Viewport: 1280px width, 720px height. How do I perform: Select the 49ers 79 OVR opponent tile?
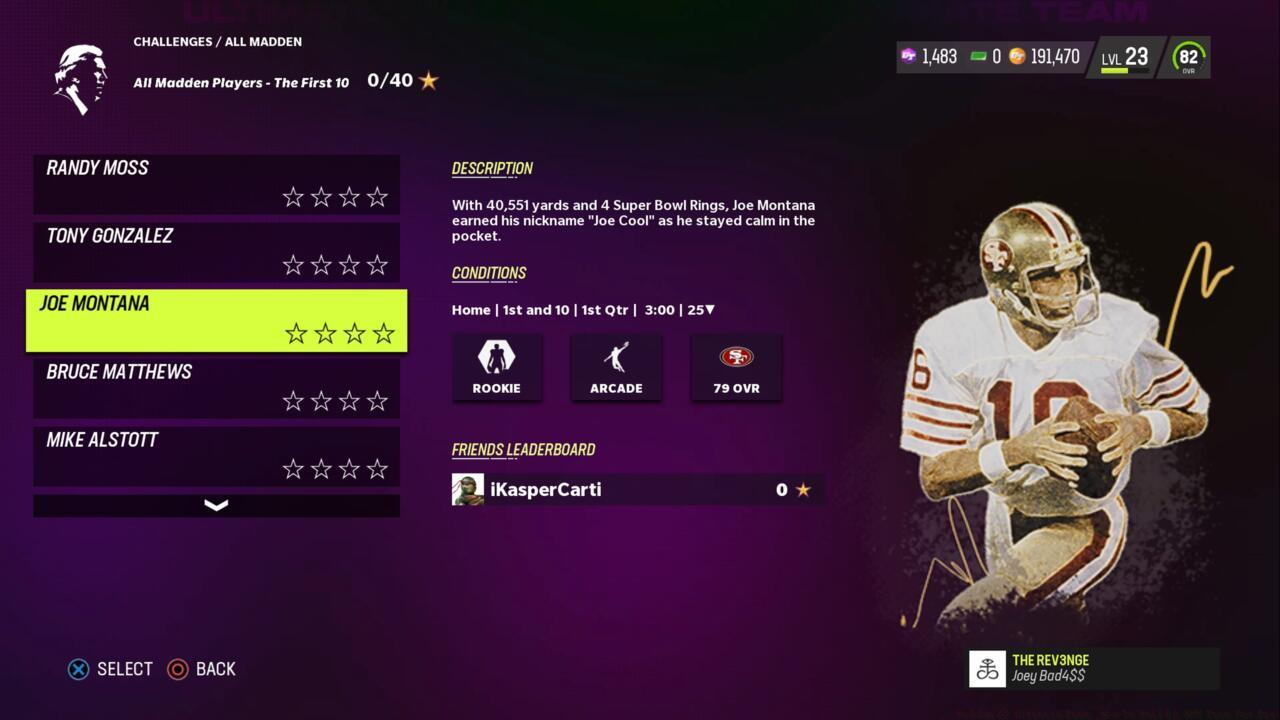click(736, 367)
